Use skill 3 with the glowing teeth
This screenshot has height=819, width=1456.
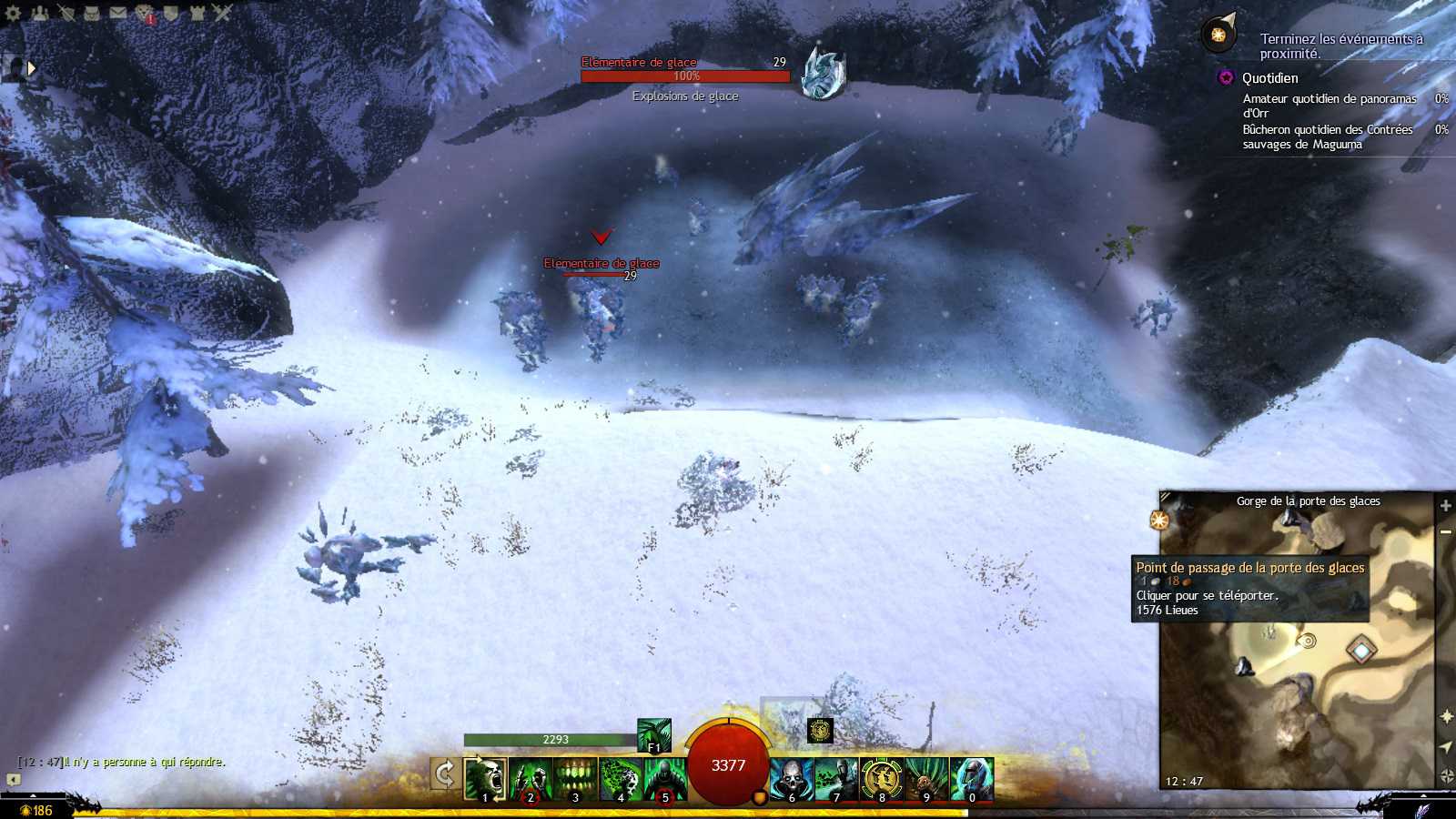click(575, 779)
